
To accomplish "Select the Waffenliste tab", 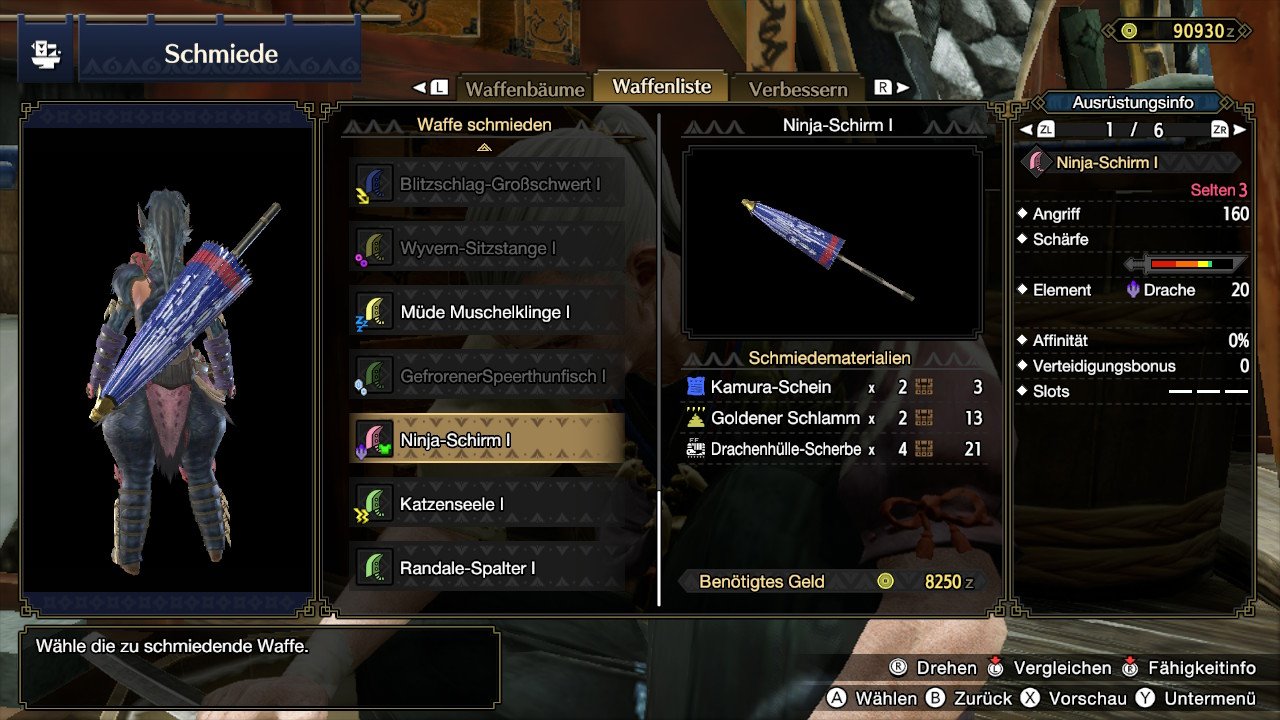I will (661, 87).
